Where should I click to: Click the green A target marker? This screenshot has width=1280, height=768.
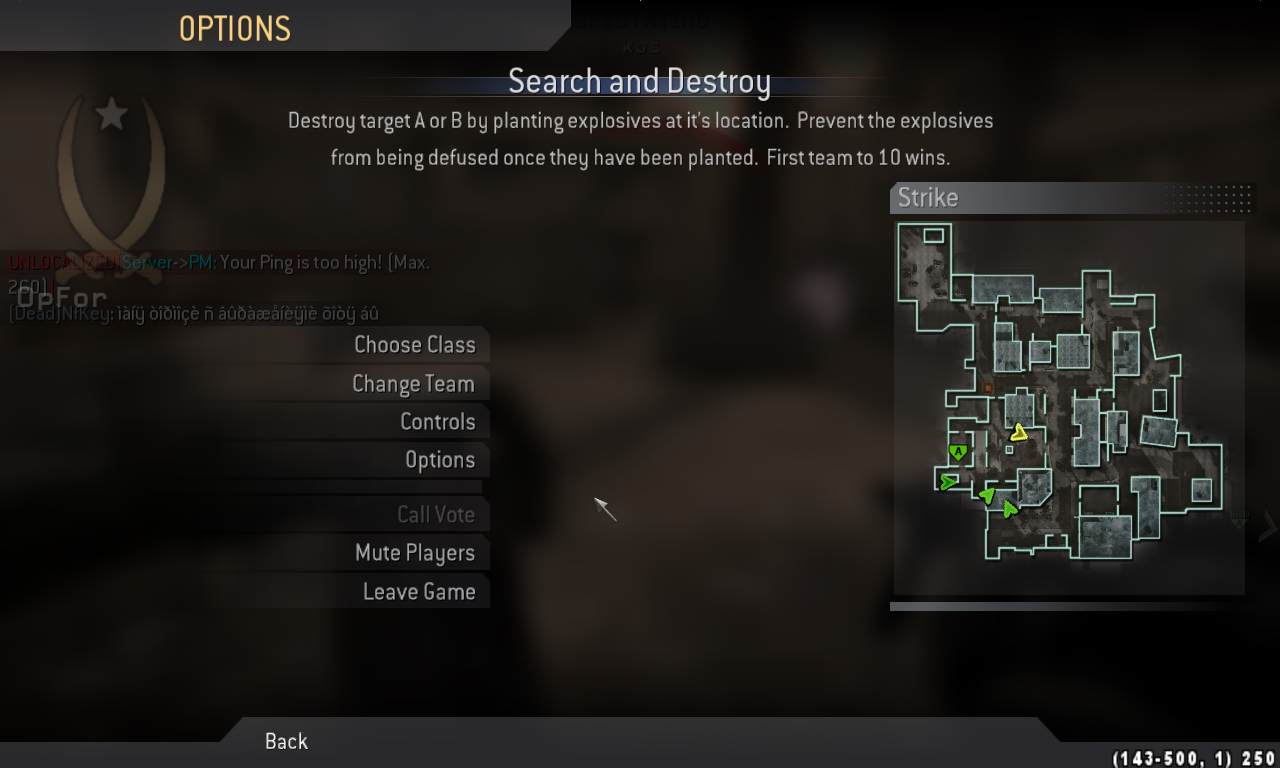[958, 453]
